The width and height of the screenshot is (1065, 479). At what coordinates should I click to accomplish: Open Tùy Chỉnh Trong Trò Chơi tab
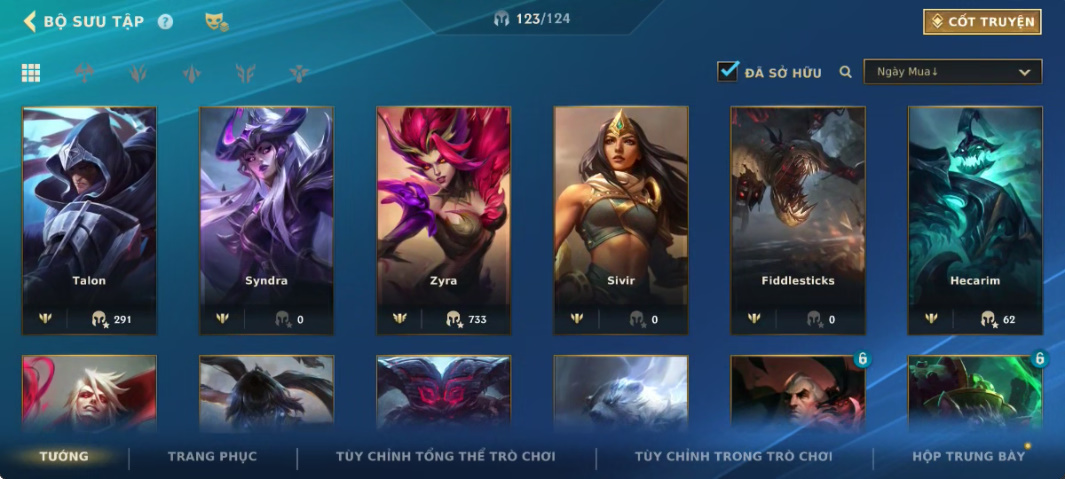point(733,457)
